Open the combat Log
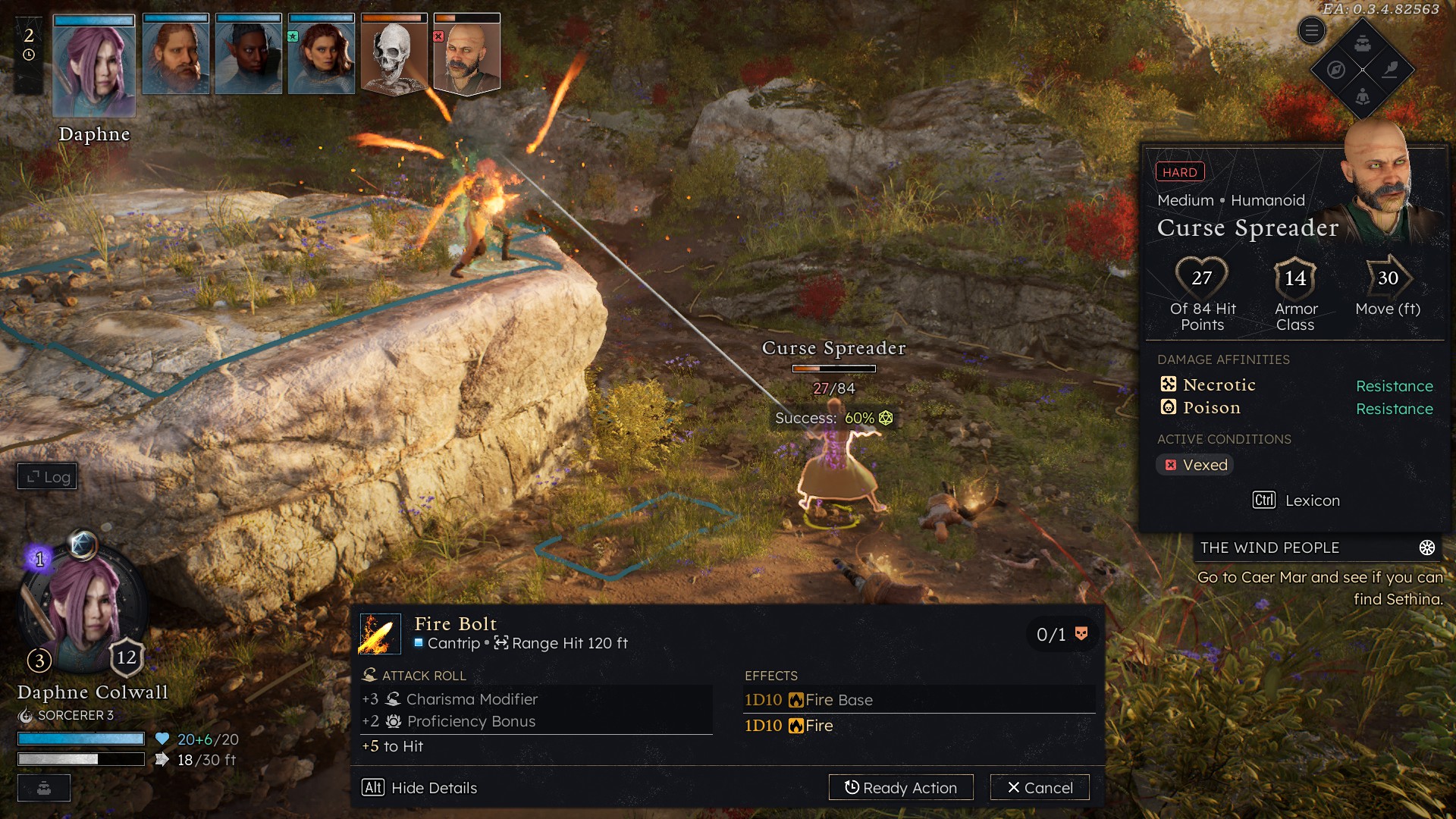1456x819 pixels. pos(48,476)
